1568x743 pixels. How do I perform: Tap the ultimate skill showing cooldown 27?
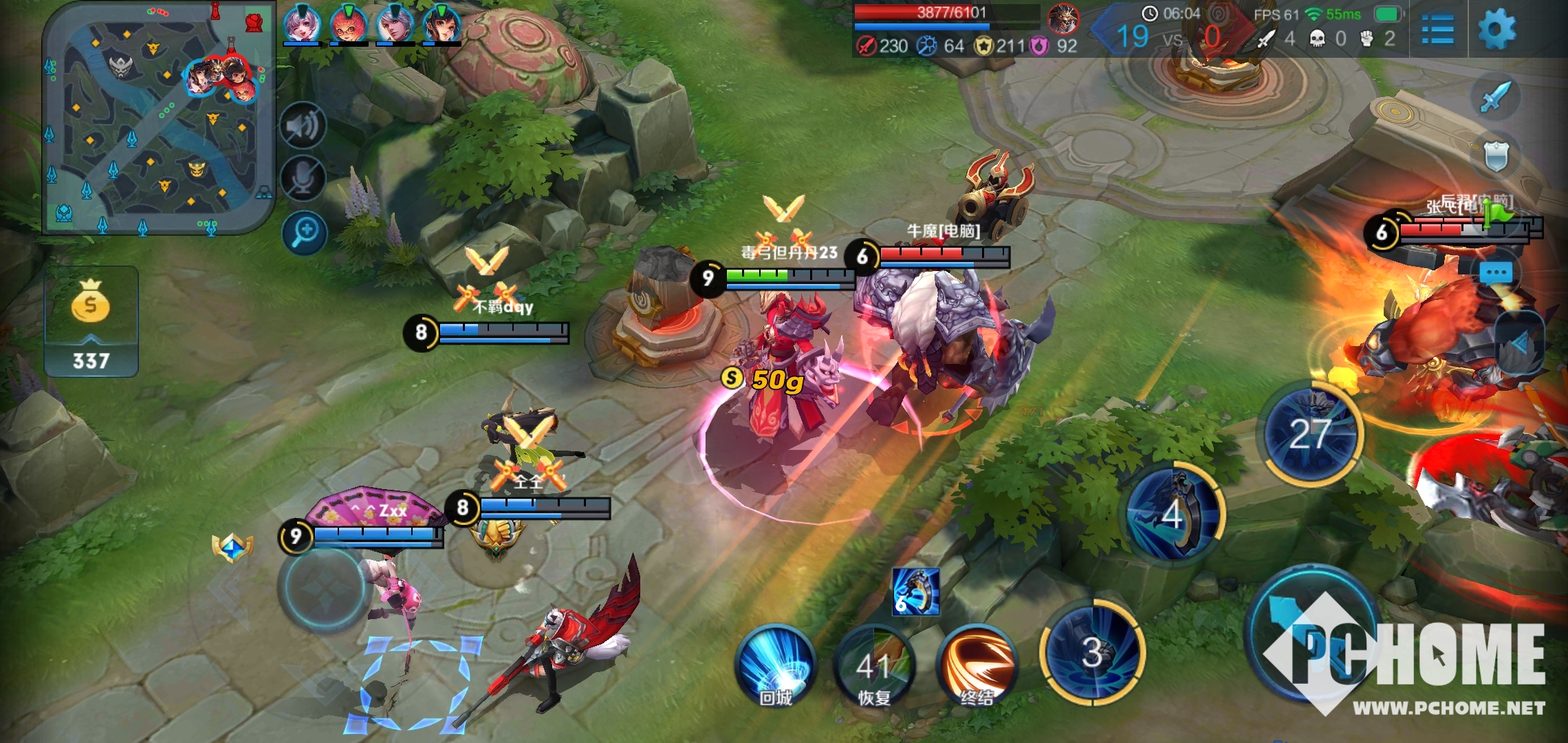tap(1310, 433)
